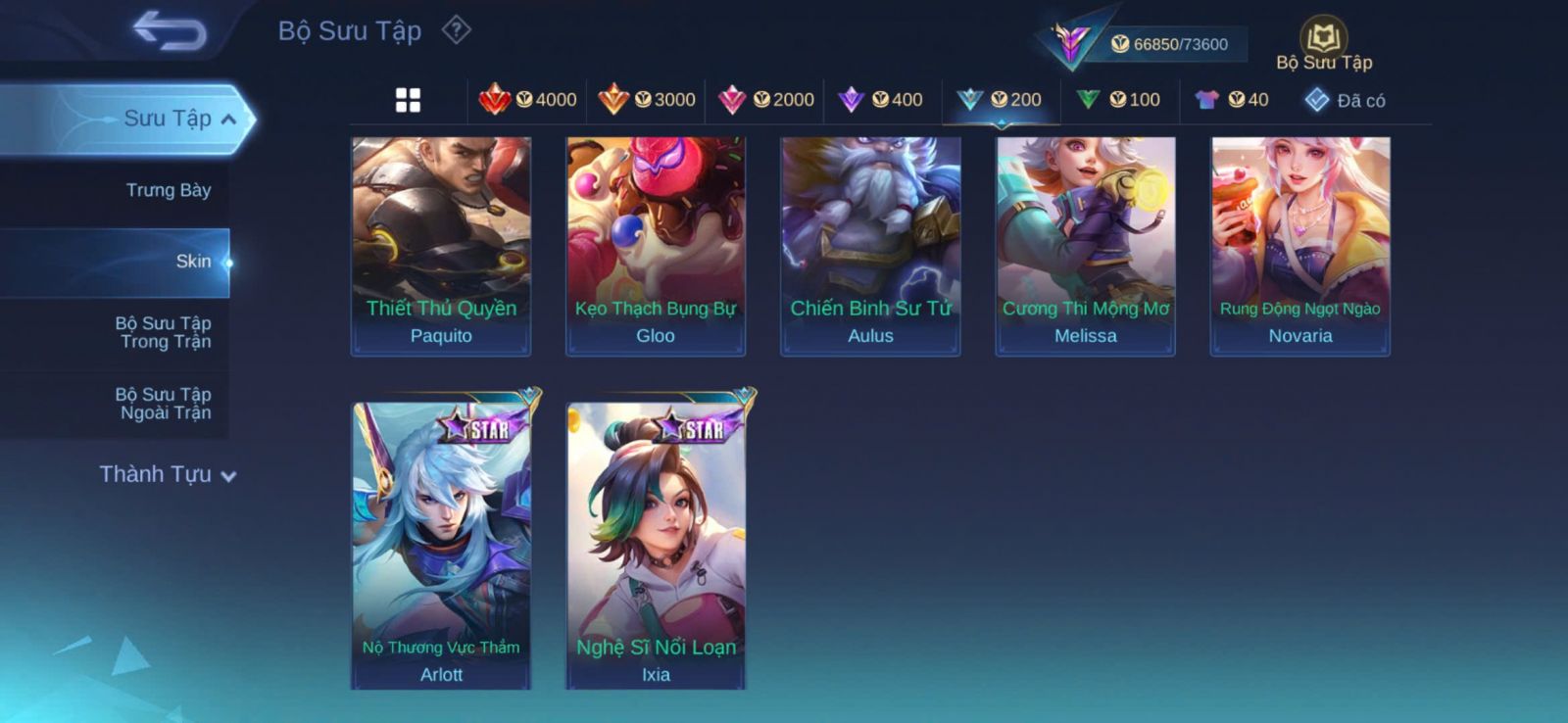This screenshot has height=723, width=1568.
Task: Choose the 400 points tier tab
Action: pos(881,100)
